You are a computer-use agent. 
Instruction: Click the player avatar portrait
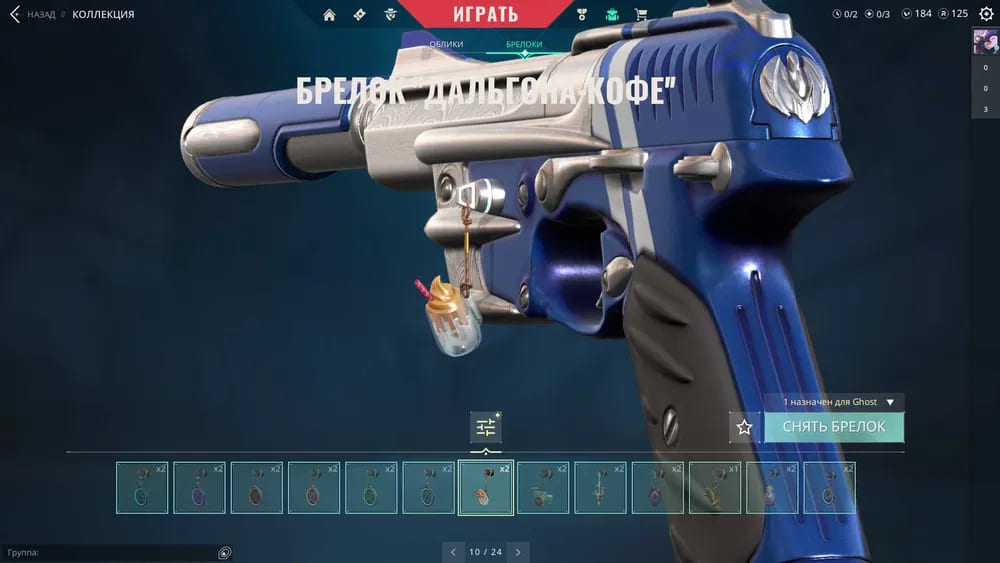[x=985, y=42]
